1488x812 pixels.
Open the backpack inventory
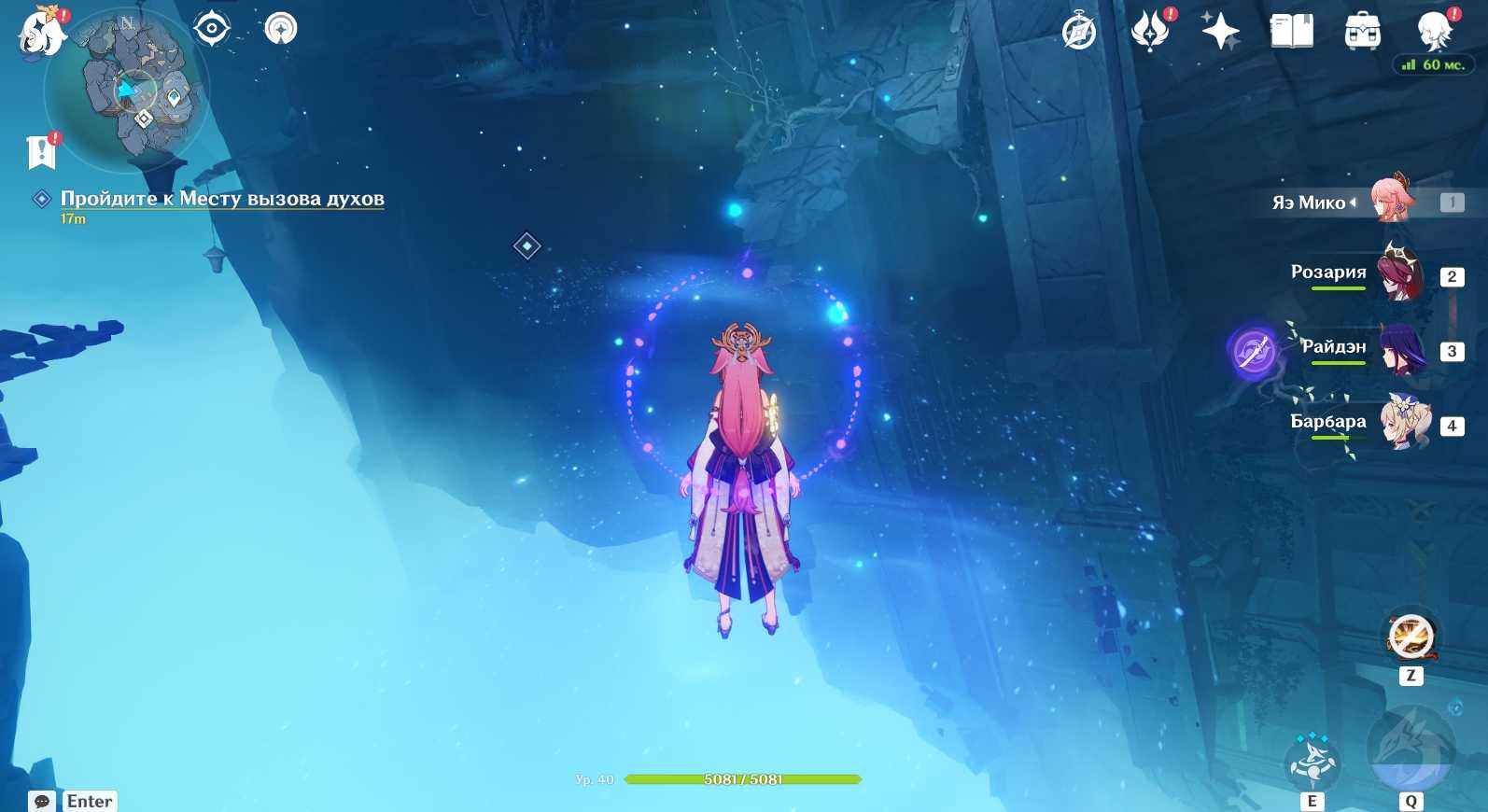1362,32
